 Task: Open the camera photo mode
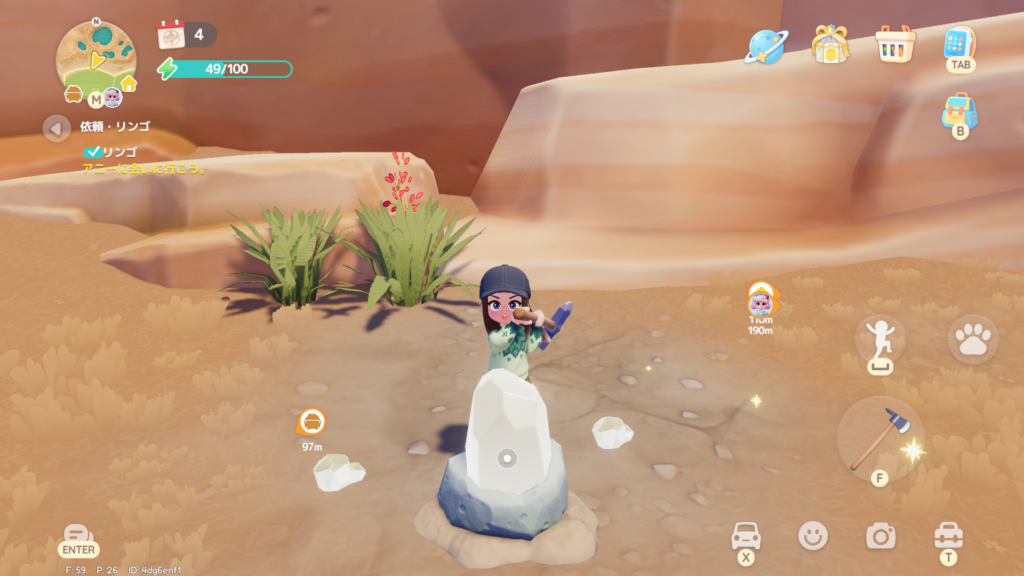tap(880, 536)
